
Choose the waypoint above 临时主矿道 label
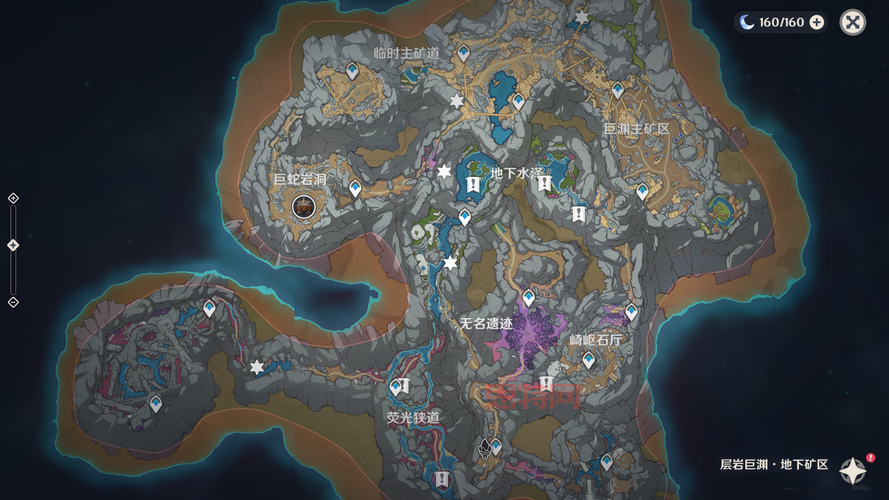(x=463, y=52)
